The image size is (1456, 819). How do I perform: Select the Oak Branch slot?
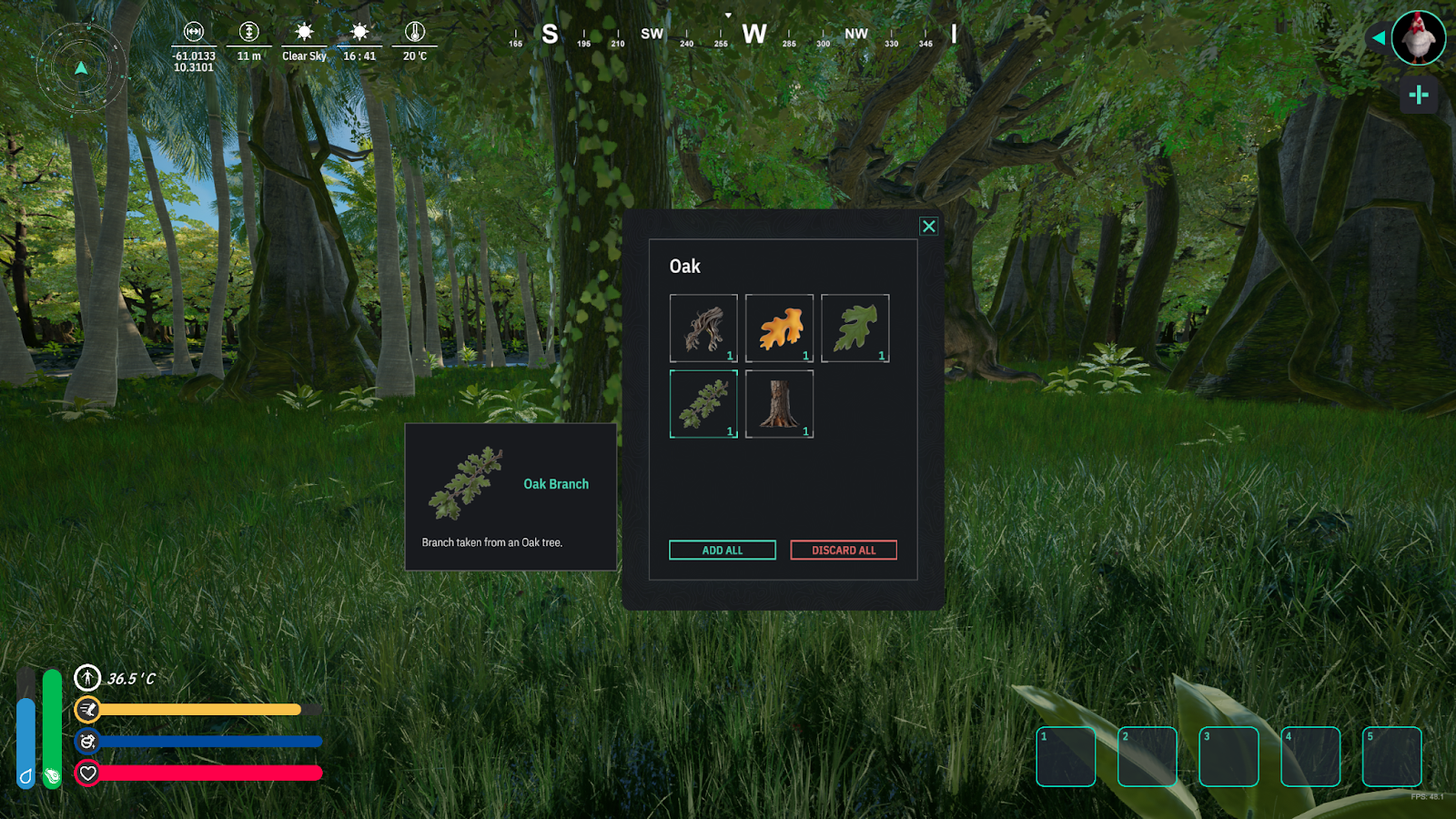[703, 404]
